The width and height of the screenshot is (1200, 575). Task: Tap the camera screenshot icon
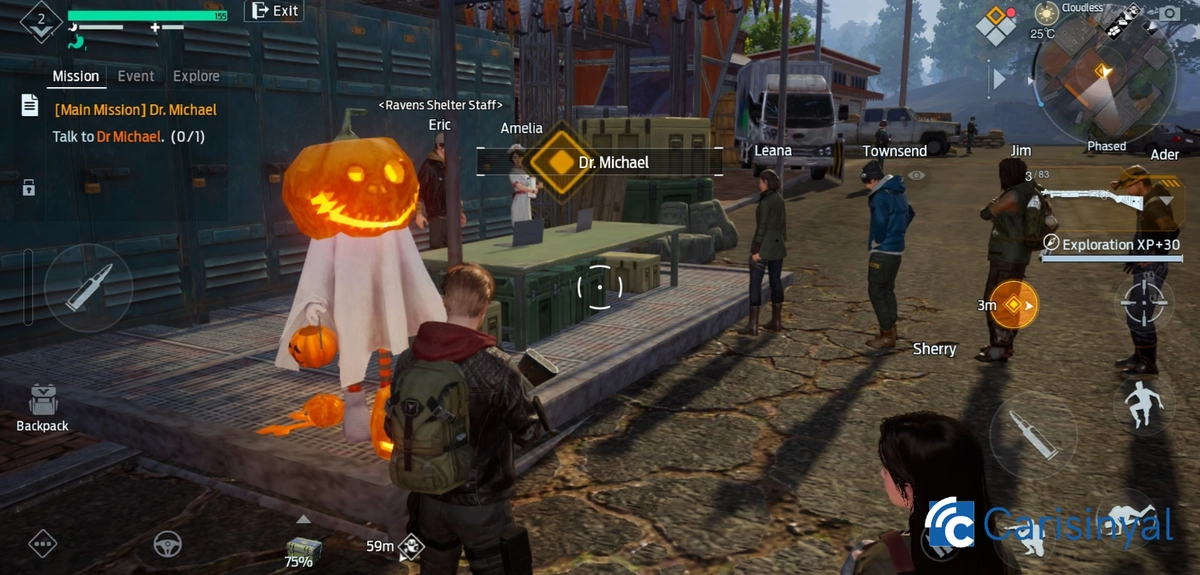point(1168,12)
